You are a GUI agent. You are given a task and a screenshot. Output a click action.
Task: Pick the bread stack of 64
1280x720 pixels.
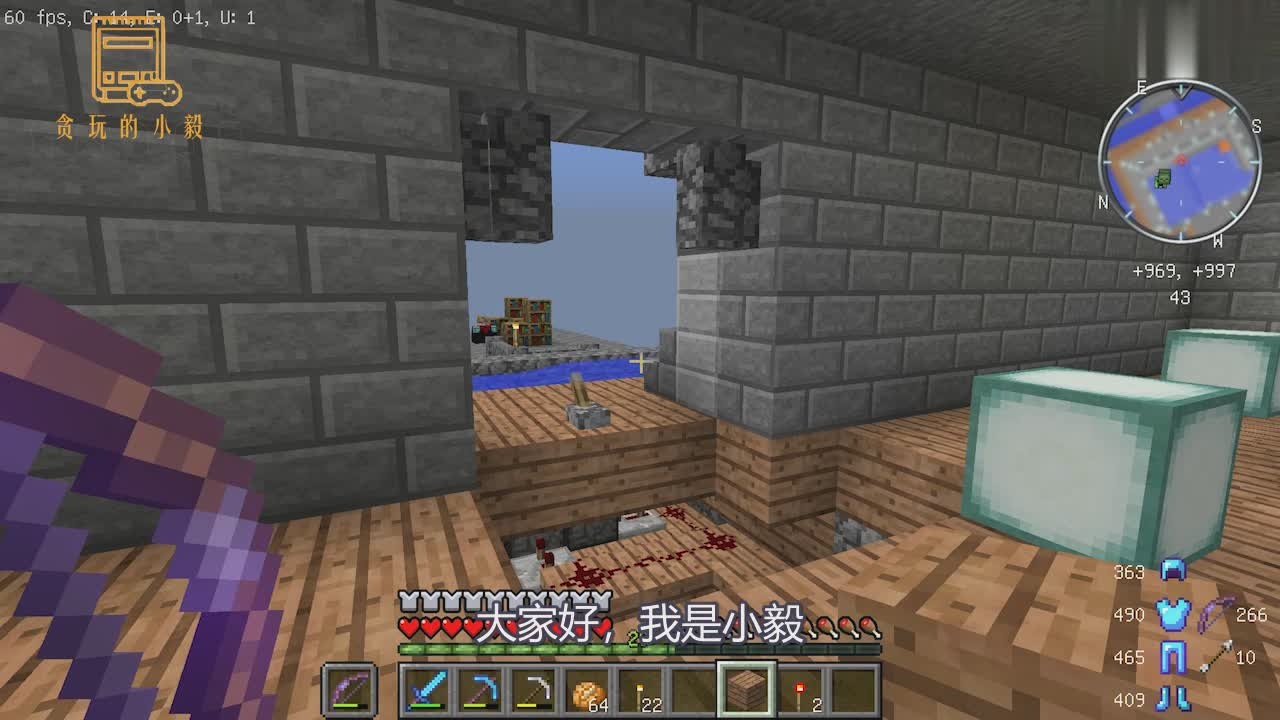coord(587,690)
